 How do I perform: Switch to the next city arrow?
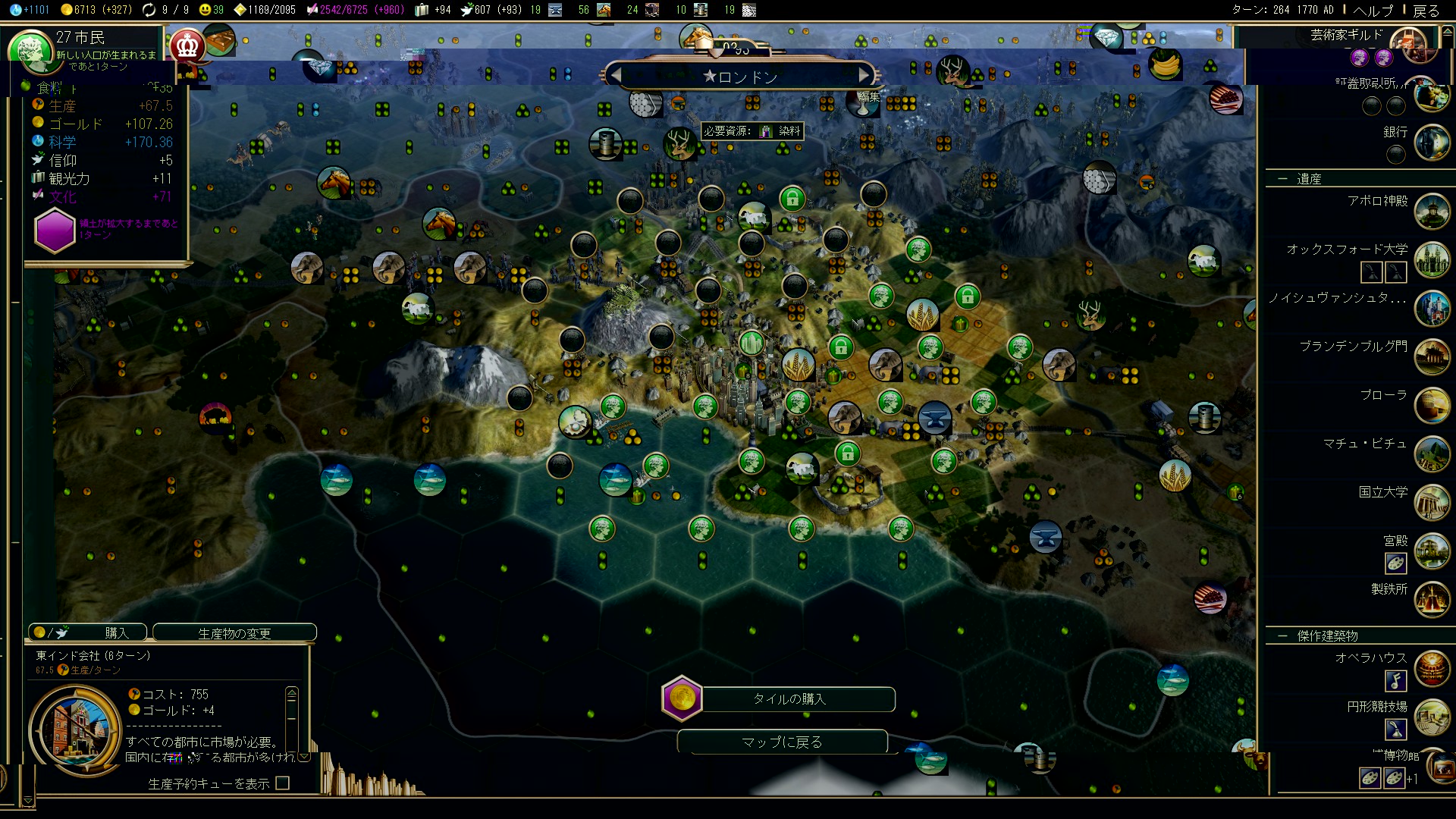coord(863,76)
